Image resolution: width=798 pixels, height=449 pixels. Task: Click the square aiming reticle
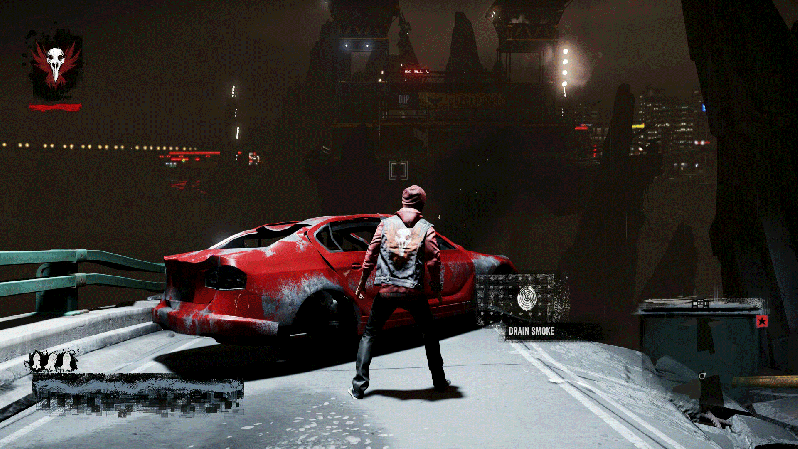(x=399, y=169)
